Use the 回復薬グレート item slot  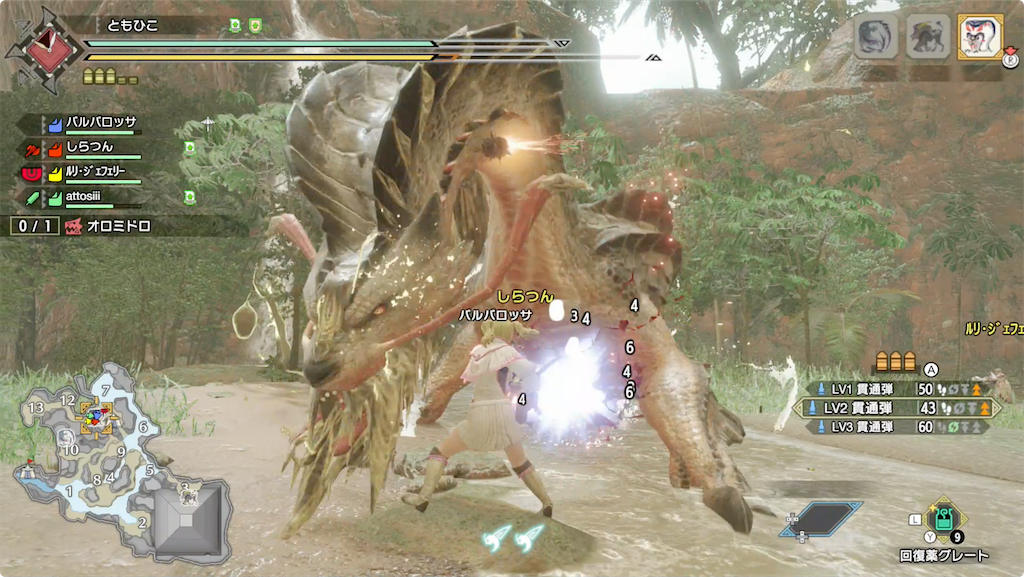click(x=943, y=520)
